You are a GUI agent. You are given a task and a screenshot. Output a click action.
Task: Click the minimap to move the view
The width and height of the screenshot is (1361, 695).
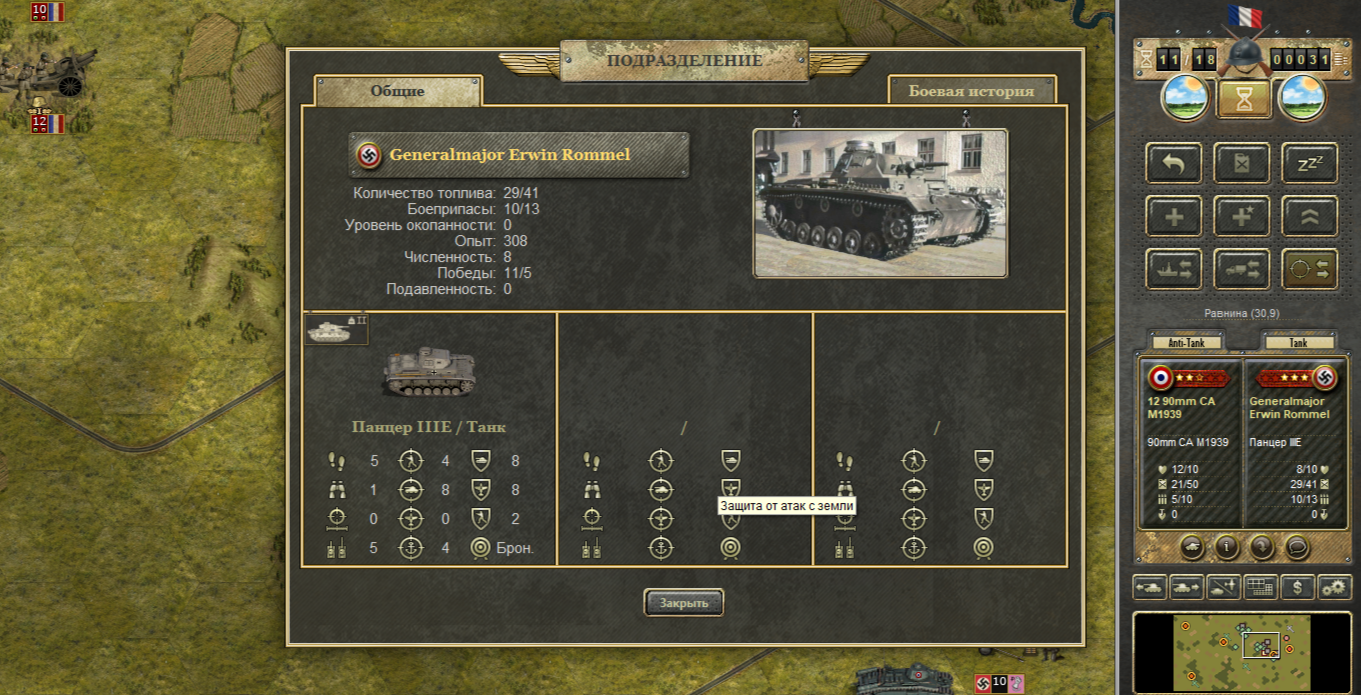pos(1240,652)
